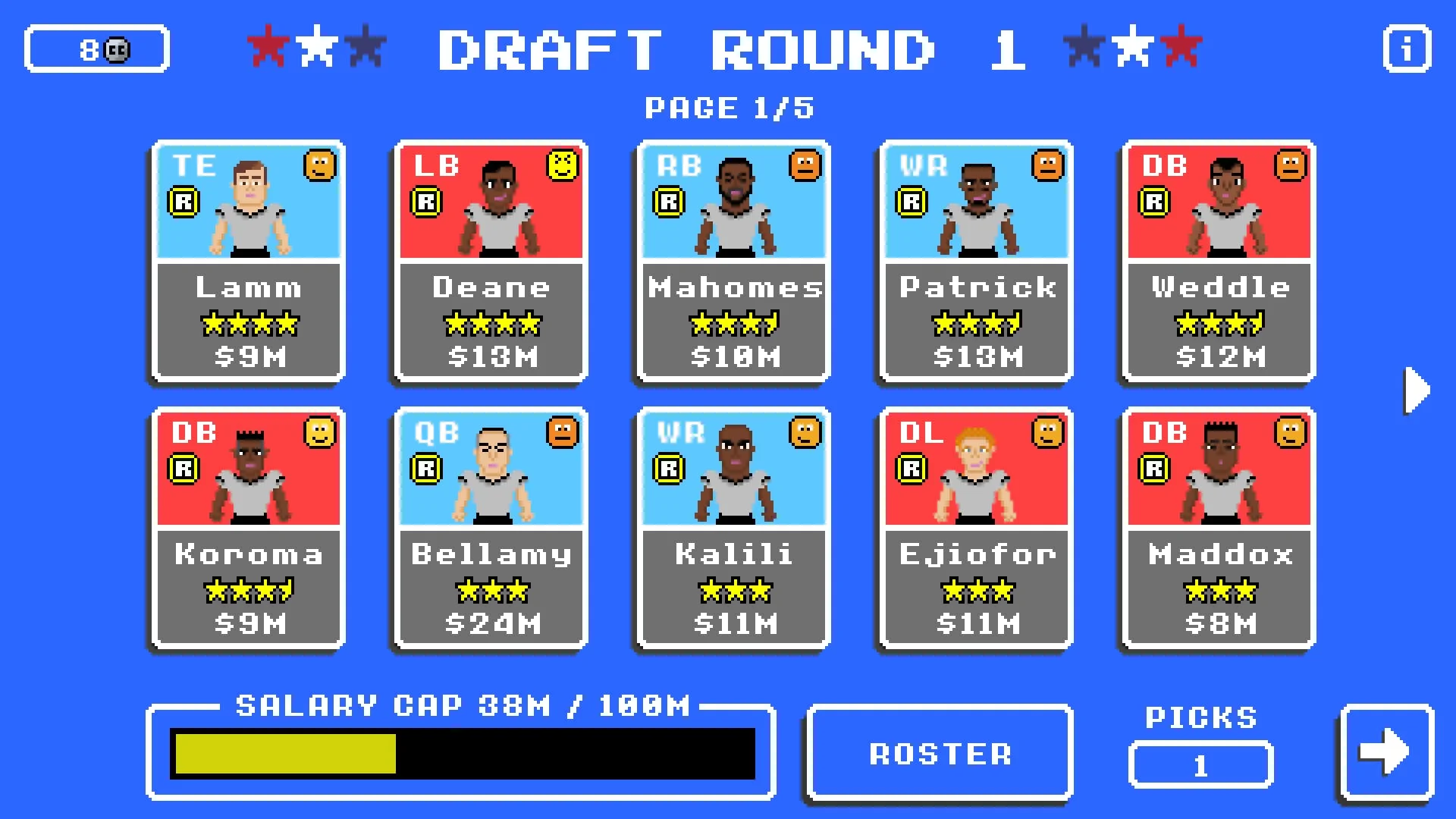Select the smiley face on Lamm's card
Screen dimensions: 1456x819
pyautogui.click(x=319, y=167)
